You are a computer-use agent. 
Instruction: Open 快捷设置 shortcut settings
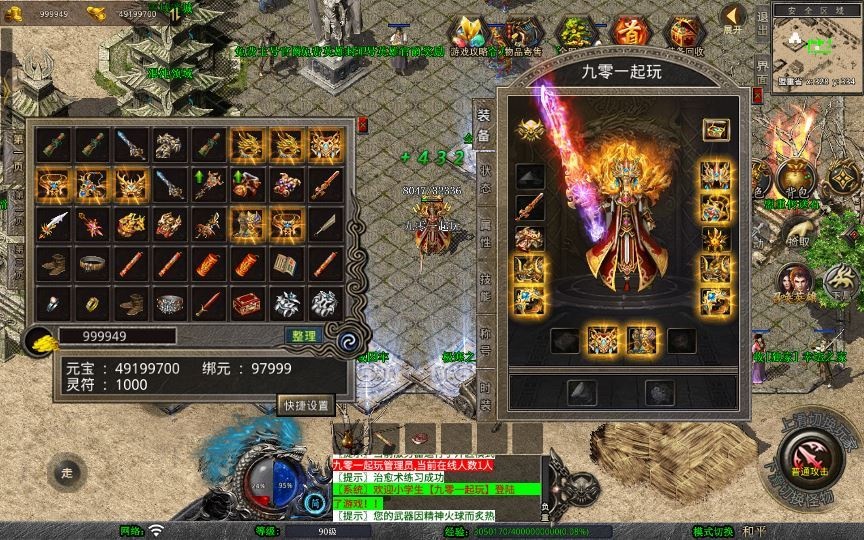tap(306, 405)
